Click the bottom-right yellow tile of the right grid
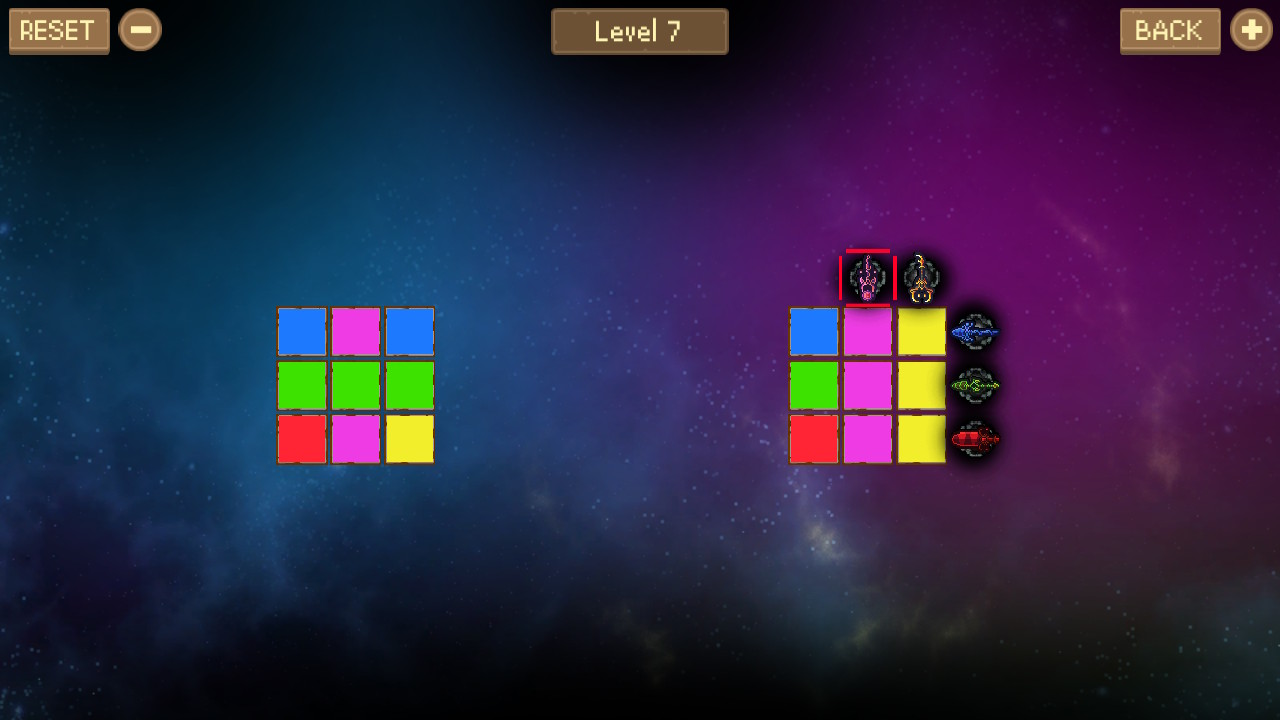Image resolution: width=1280 pixels, height=720 pixels. point(920,440)
